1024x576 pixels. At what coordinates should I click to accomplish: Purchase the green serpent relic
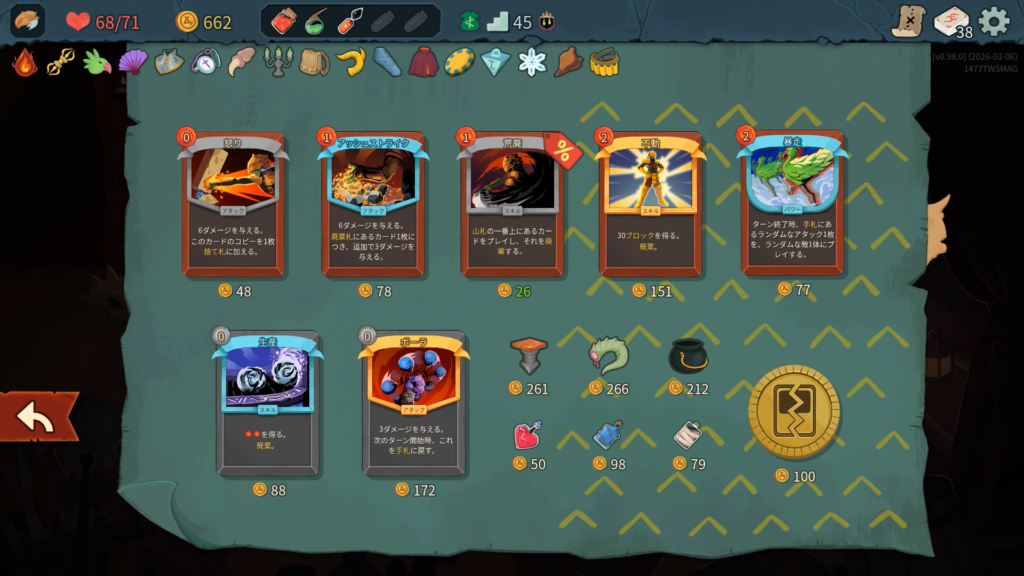[608, 355]
